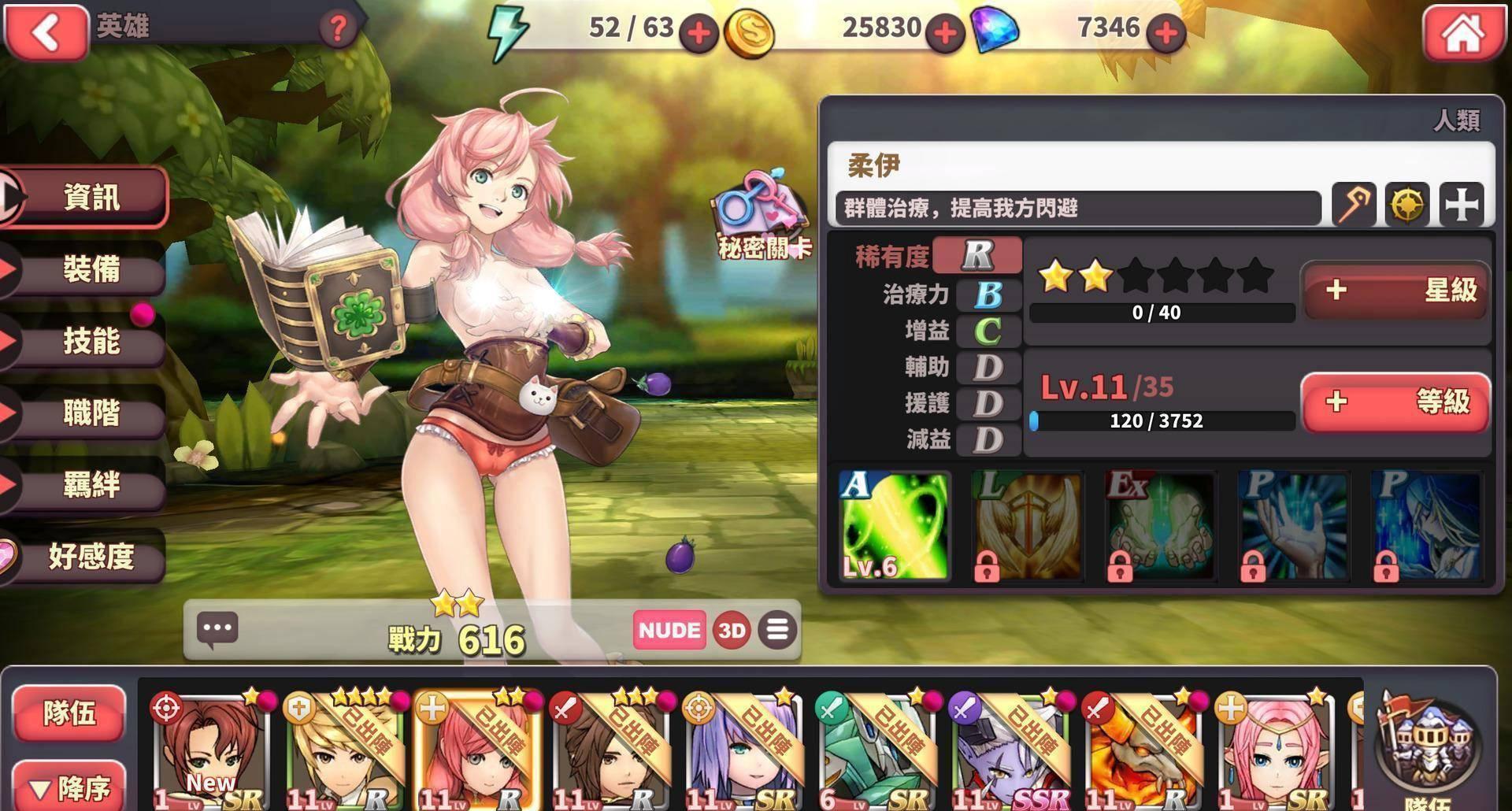Click the 120/3752 experience progress bar

(x=1162, y=420)
